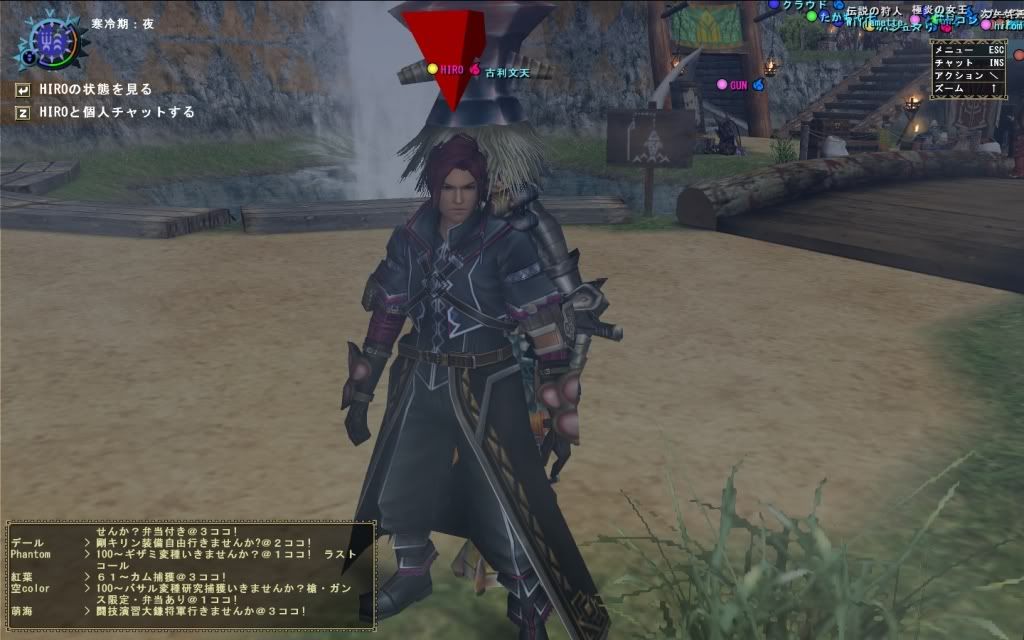Open the メニュー entry in the shortcut panel

point(967,49)
